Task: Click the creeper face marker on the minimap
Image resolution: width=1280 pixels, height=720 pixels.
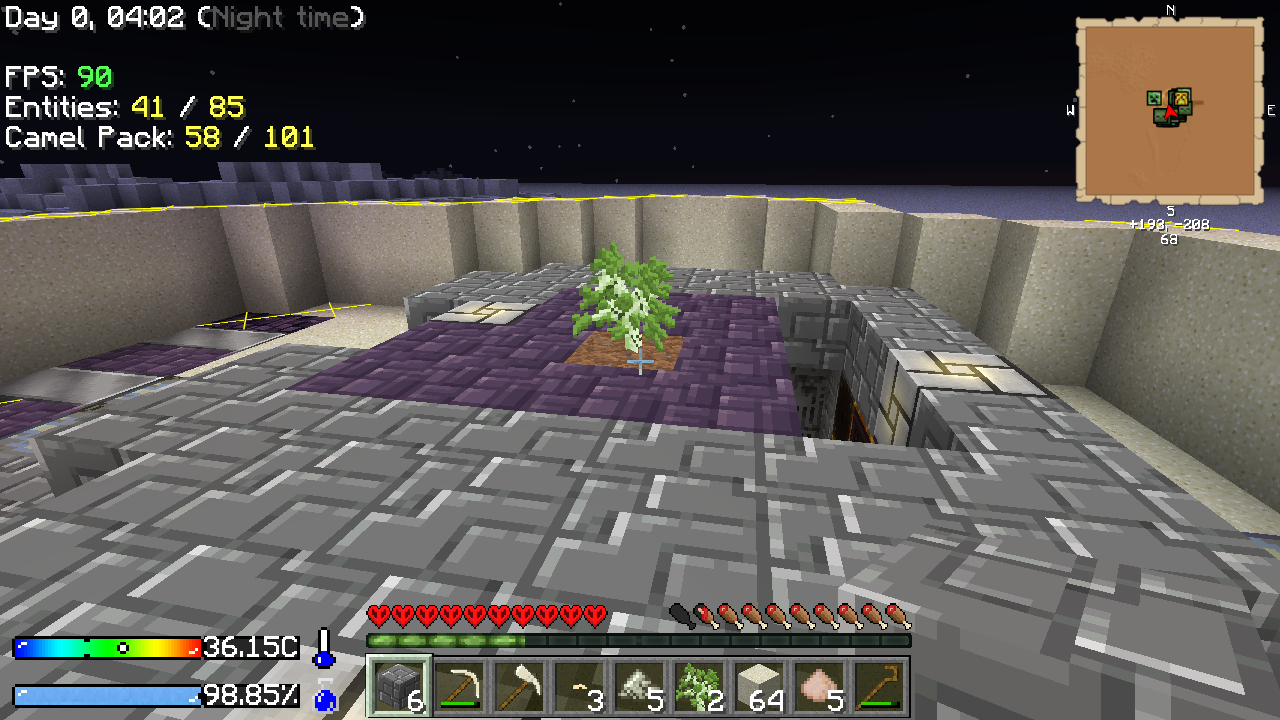Action: (1154, 98)
